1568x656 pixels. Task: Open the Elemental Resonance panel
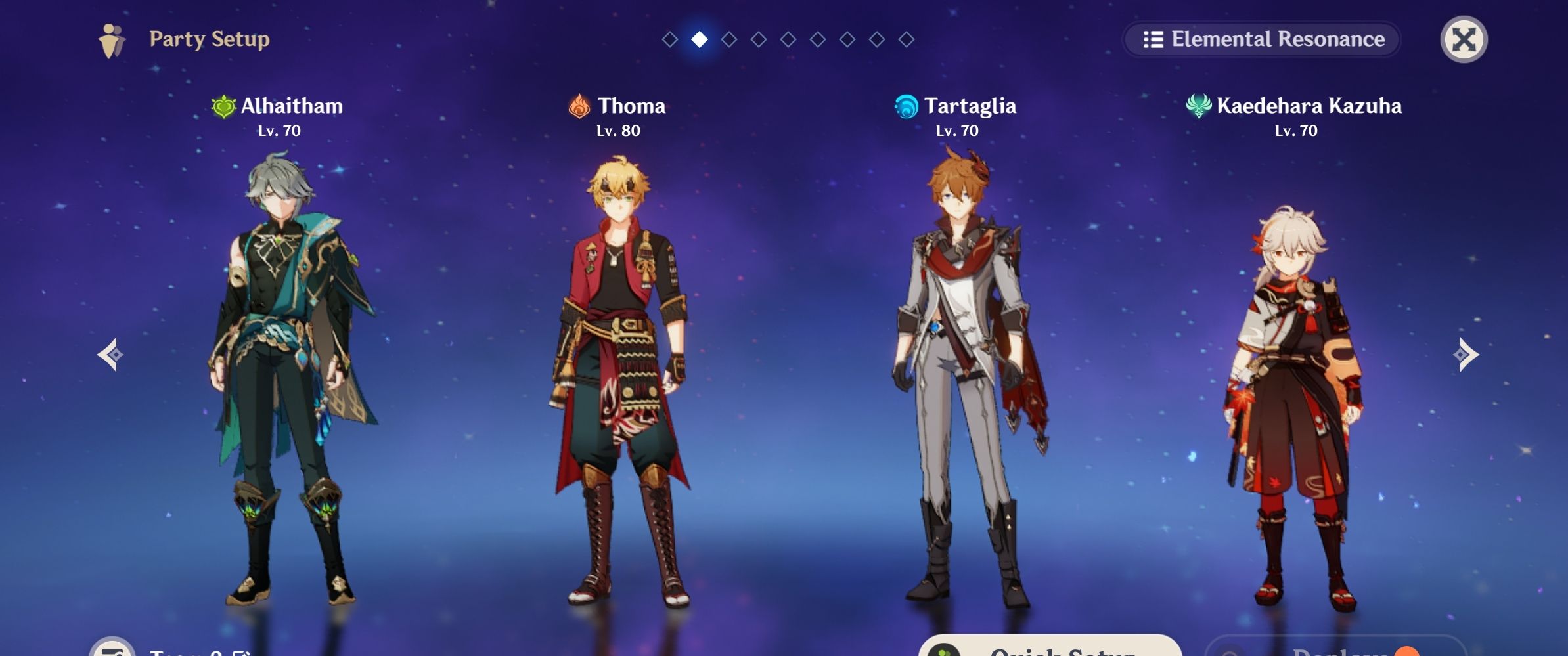click(1261, 39)
